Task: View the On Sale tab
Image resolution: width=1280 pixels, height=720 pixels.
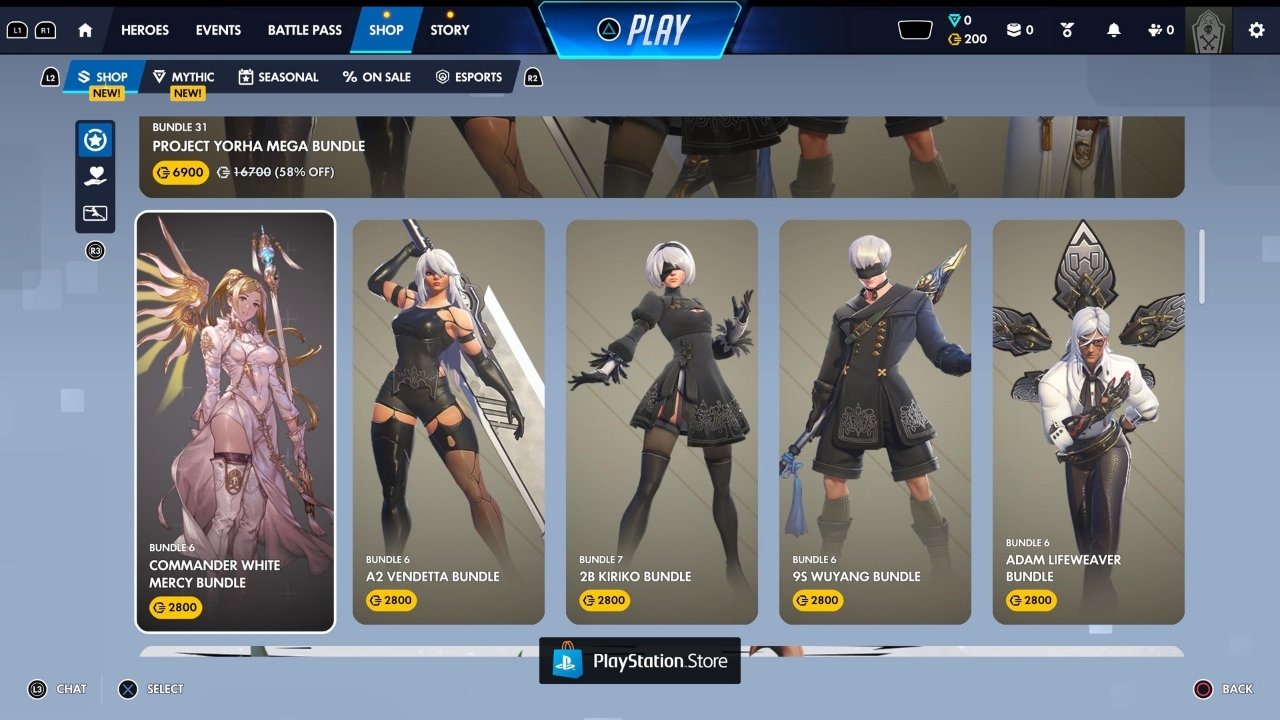Action: 377,77
